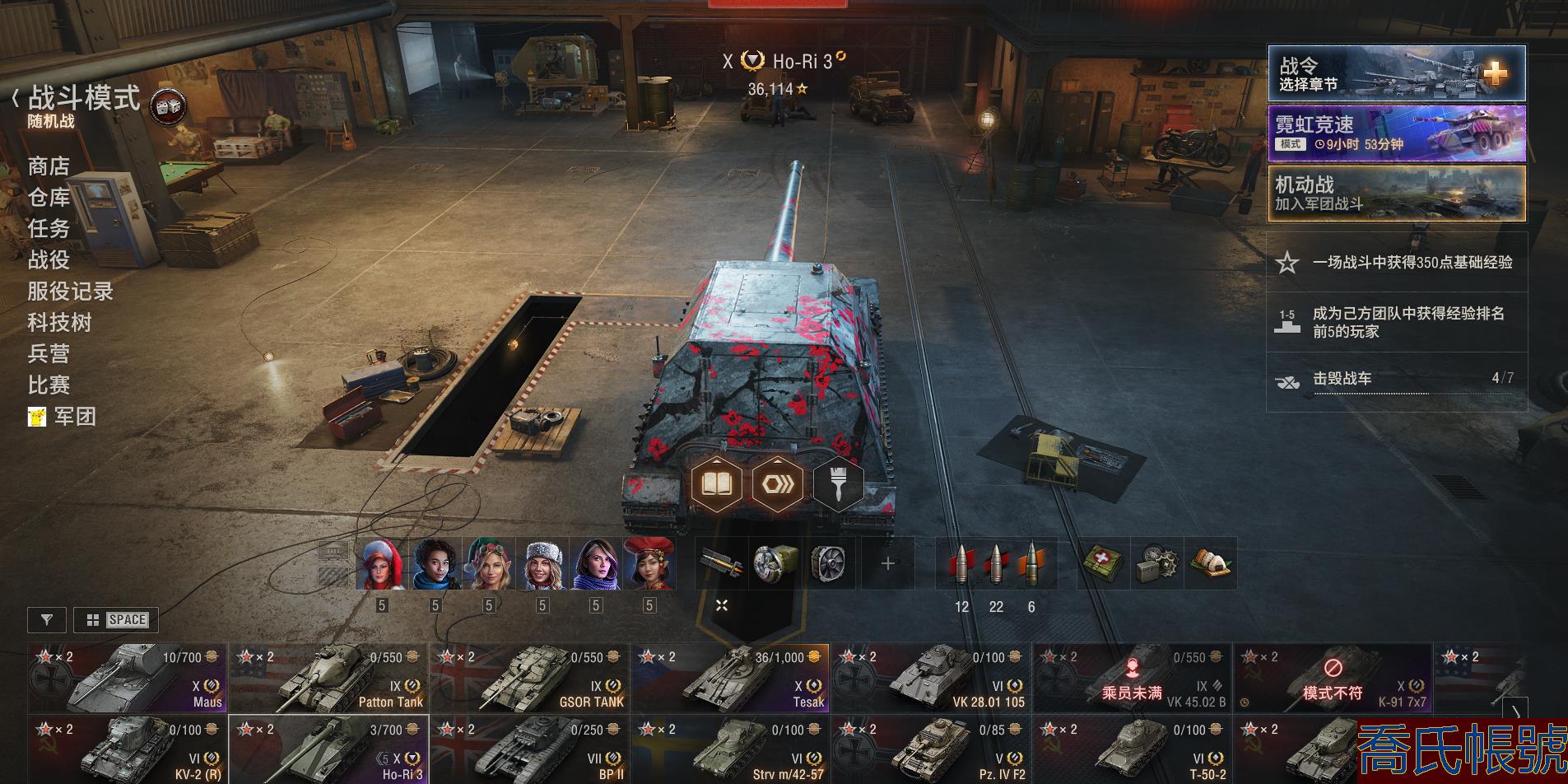This screenshot has width=1568, height=784.
Task: Open the 科技树 tech tree
Action: click(59, 322)
